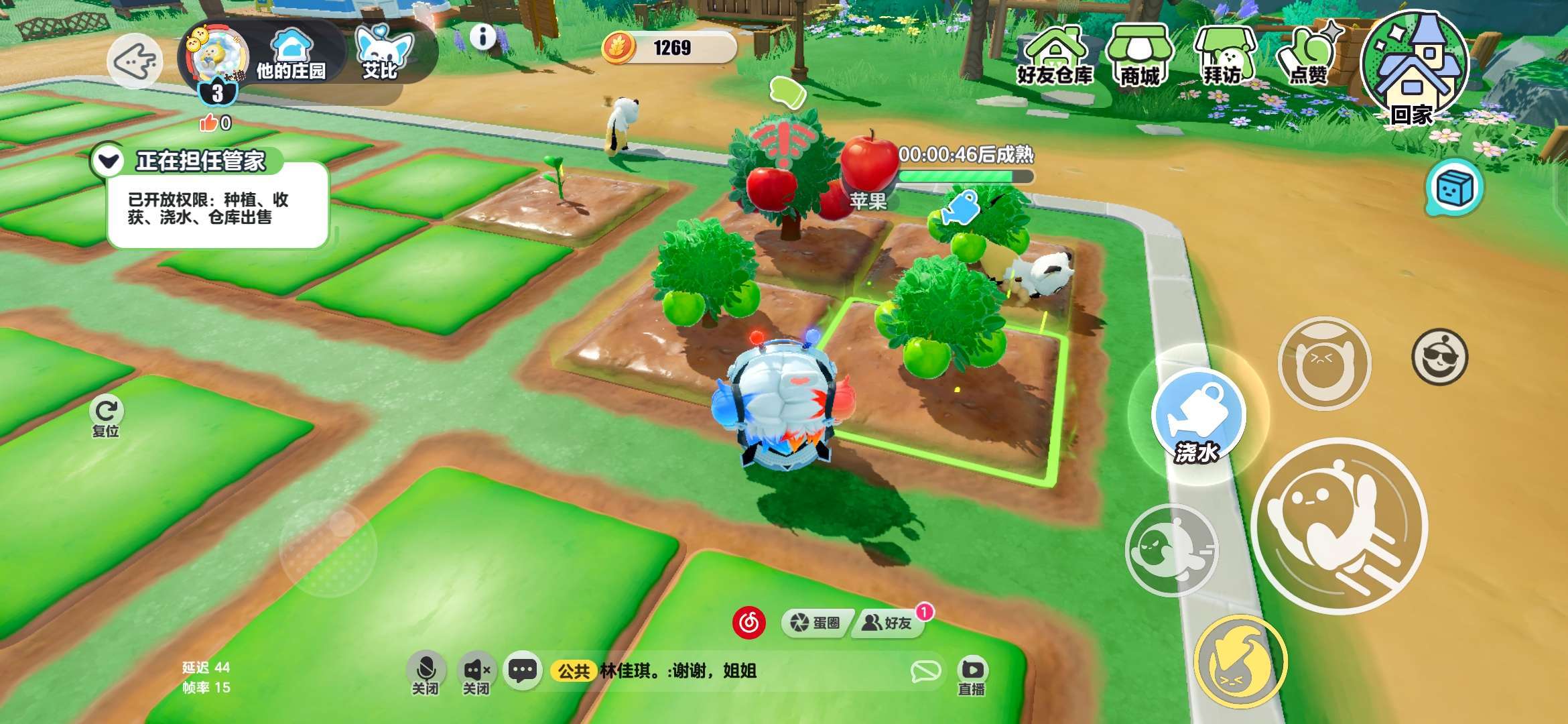Open the 商城 shop
The width and height of the screenshot is (1568, 724).
1139,58
